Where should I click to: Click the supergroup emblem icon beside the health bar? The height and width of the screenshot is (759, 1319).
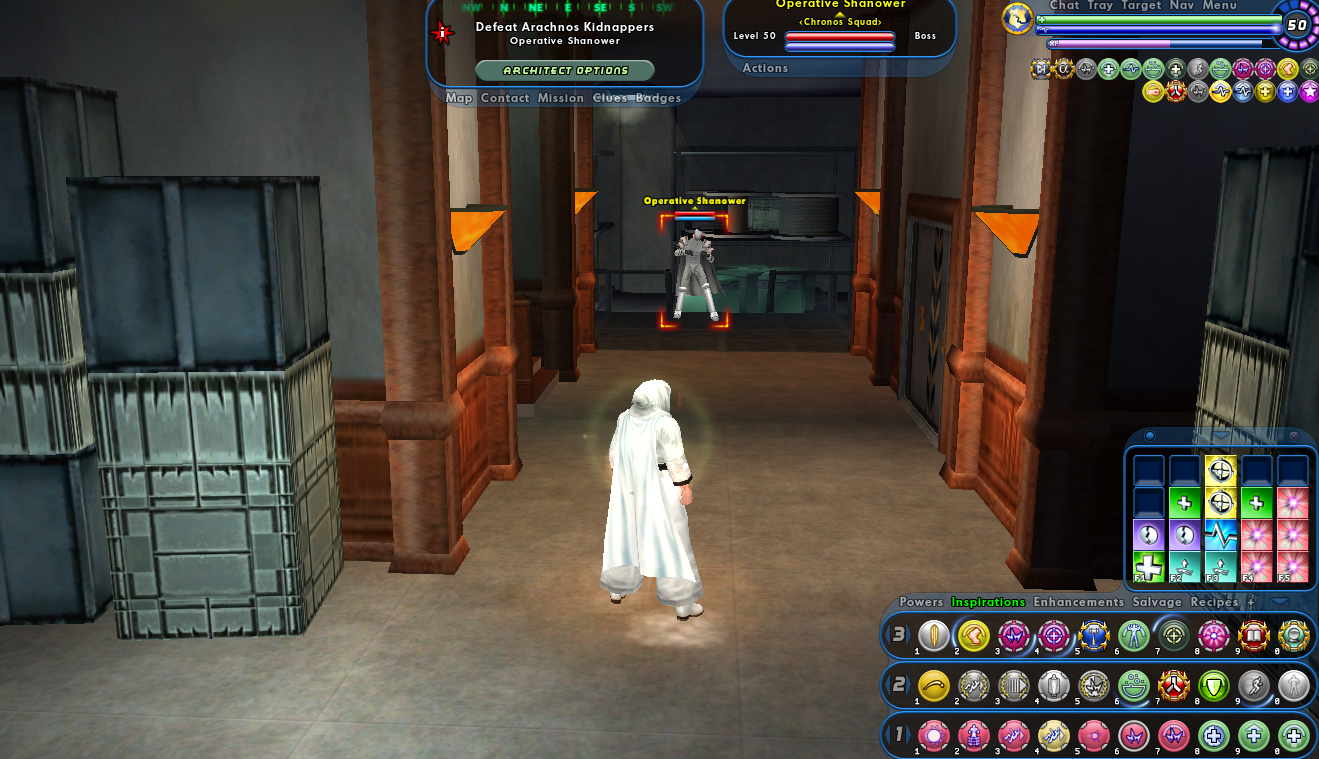[x=1018, y=18]
